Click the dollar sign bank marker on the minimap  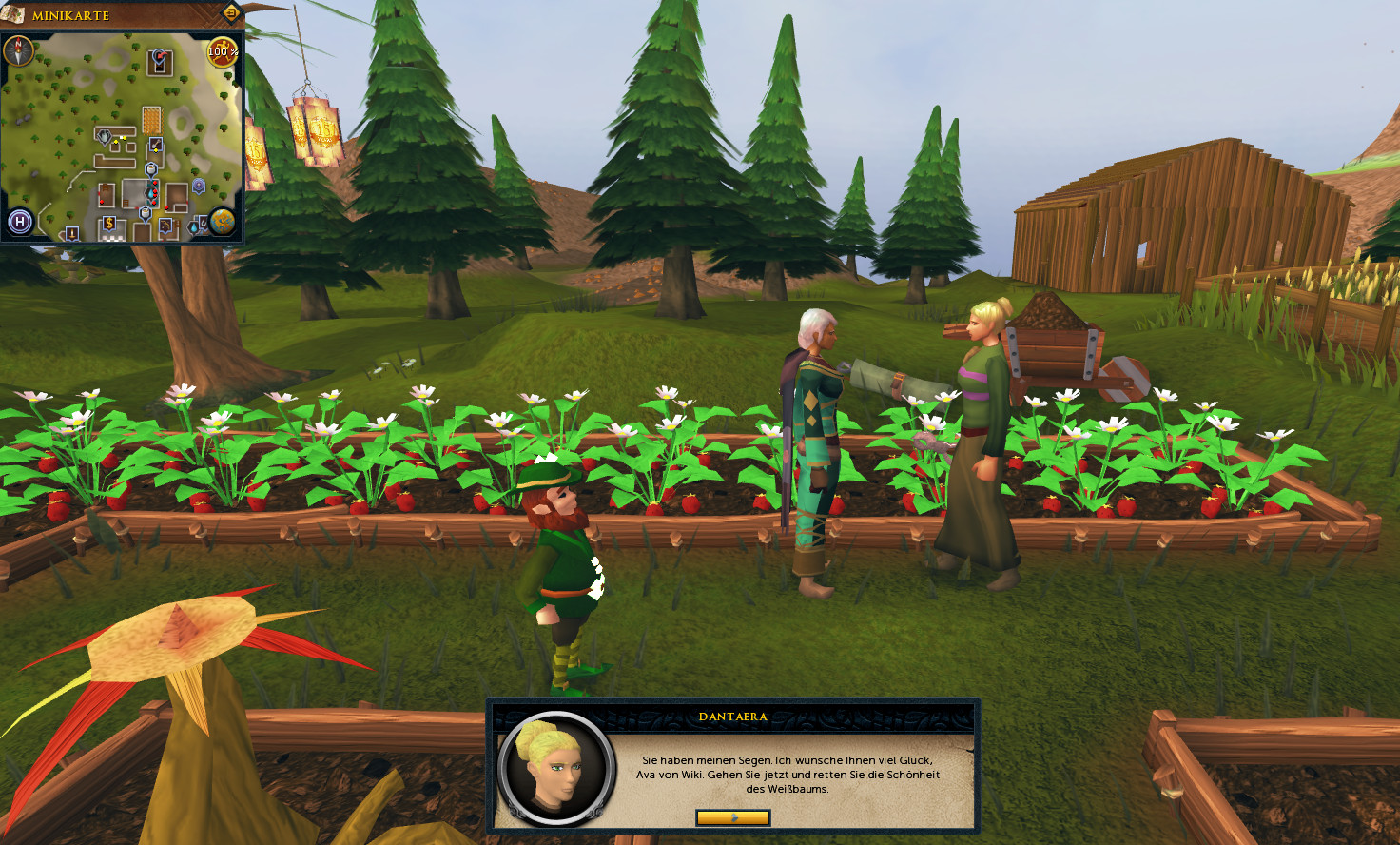109,224
